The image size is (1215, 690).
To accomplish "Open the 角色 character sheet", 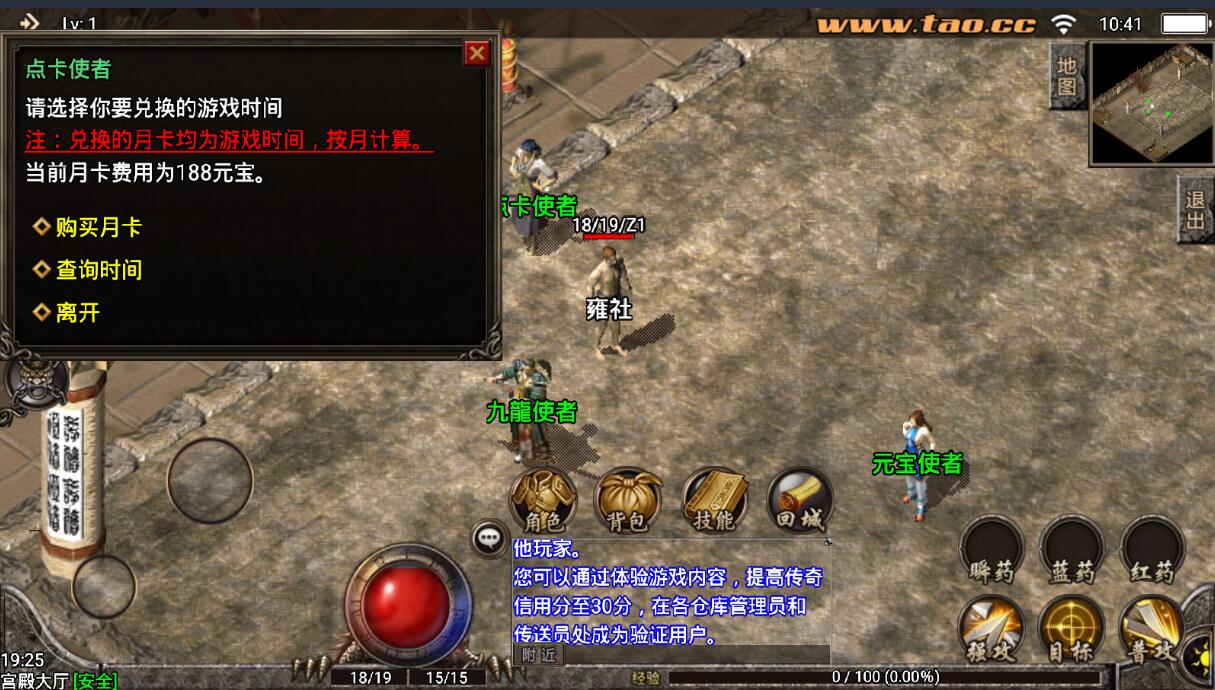I will tap(544, 500).
